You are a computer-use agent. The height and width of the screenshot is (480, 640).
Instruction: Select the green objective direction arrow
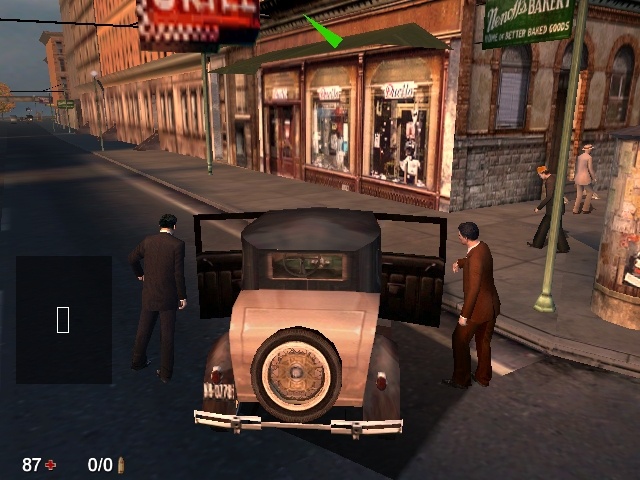tap(323, 31)
